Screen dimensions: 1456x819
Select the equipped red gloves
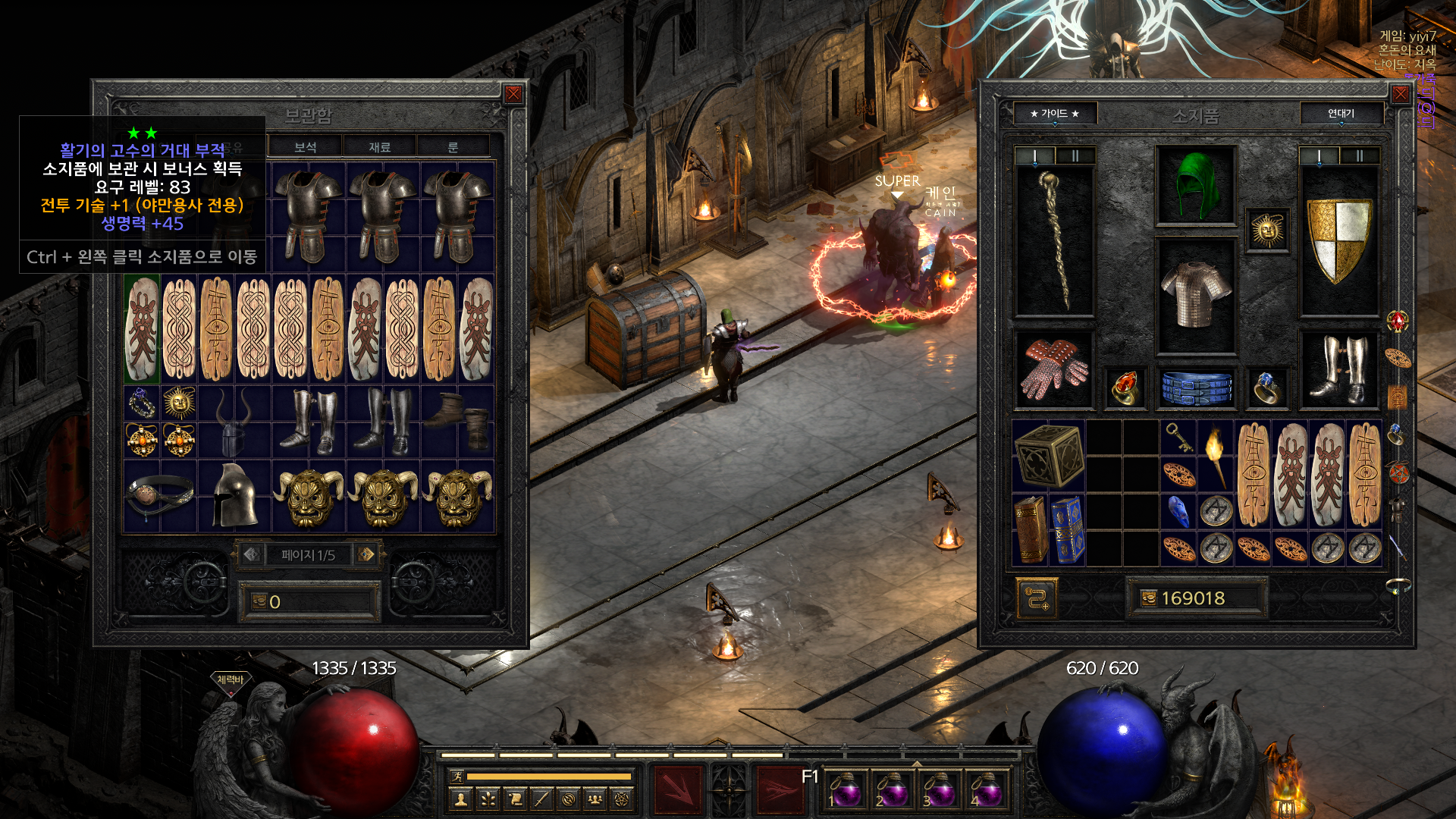(x=1053, y=369)
